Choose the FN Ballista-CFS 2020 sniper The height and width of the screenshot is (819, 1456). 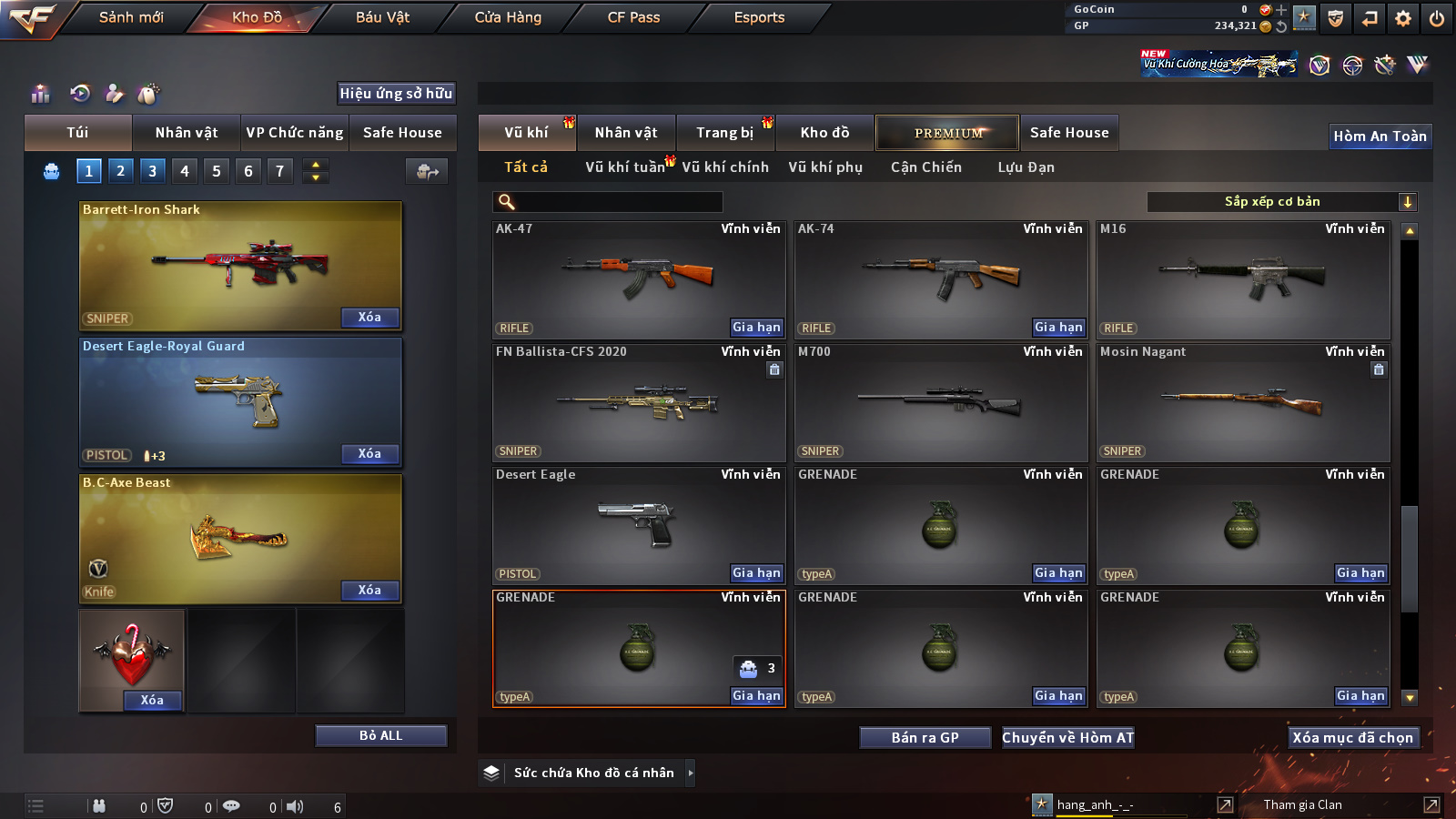coord(638,402)
